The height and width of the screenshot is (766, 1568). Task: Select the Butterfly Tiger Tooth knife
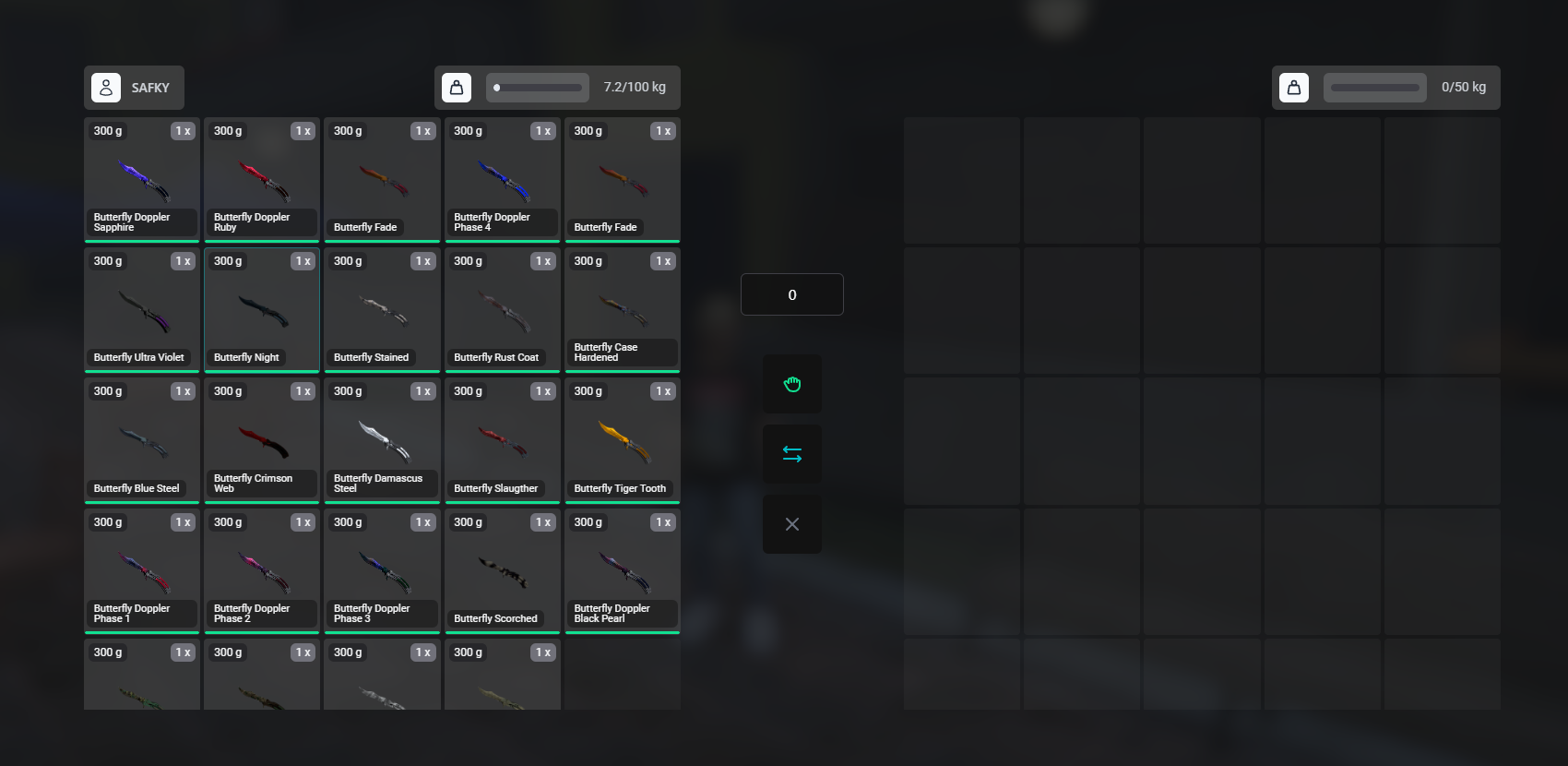(622, 440)
